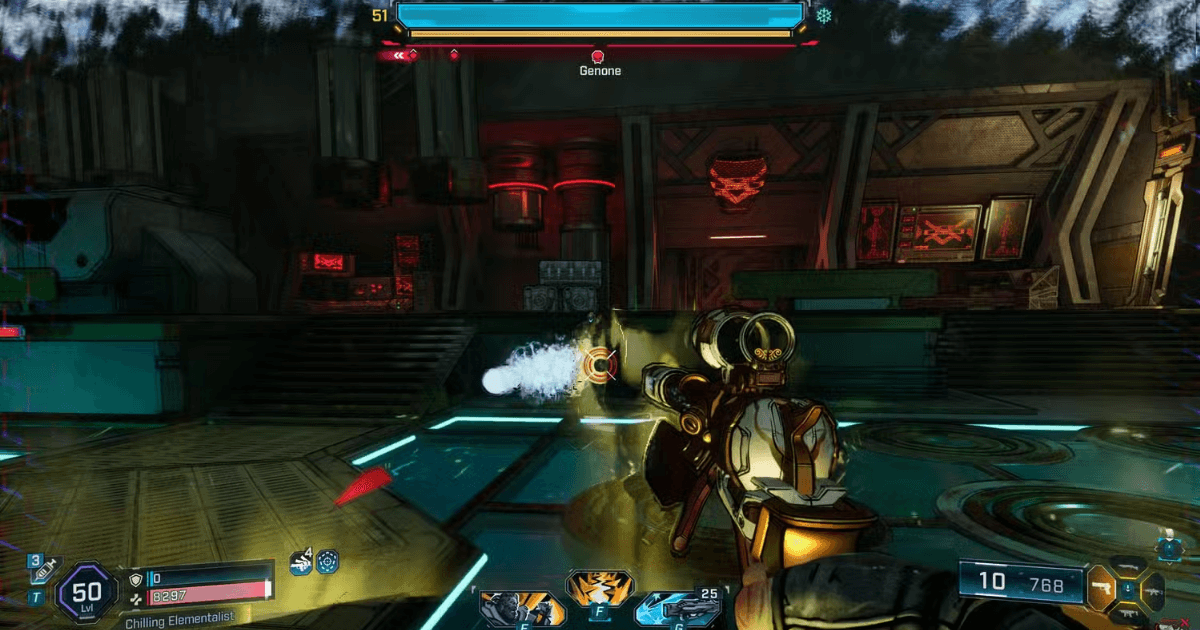This screenshot has height=630, width=1200.
Task: Inspect the gun buff status icon with 4 stacks
Action: (300, 562)
